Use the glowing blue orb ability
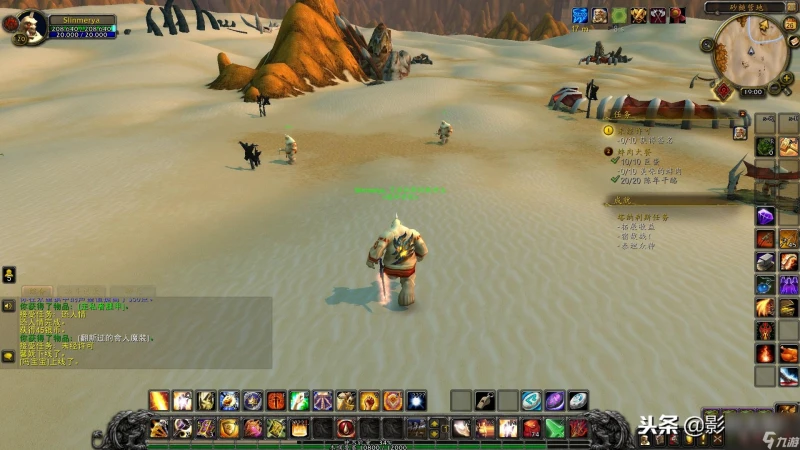 [x=415, y=401]
